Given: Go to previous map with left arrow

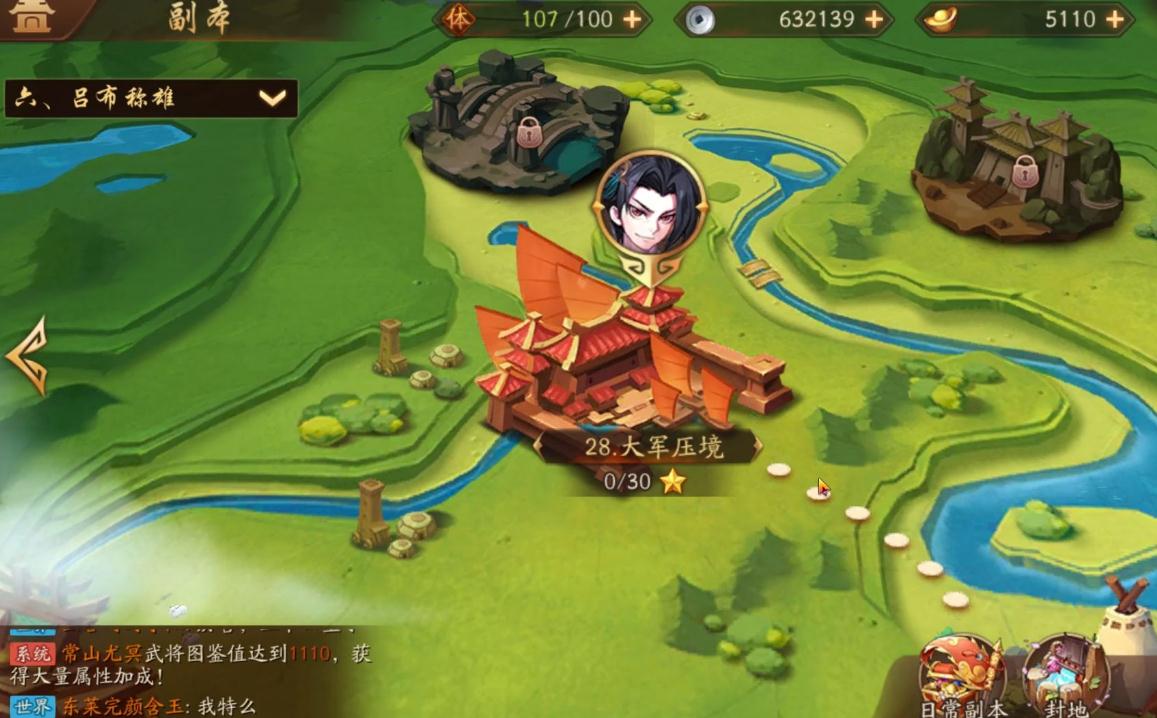Looking at the screenshot, I should tap(26, 356).
